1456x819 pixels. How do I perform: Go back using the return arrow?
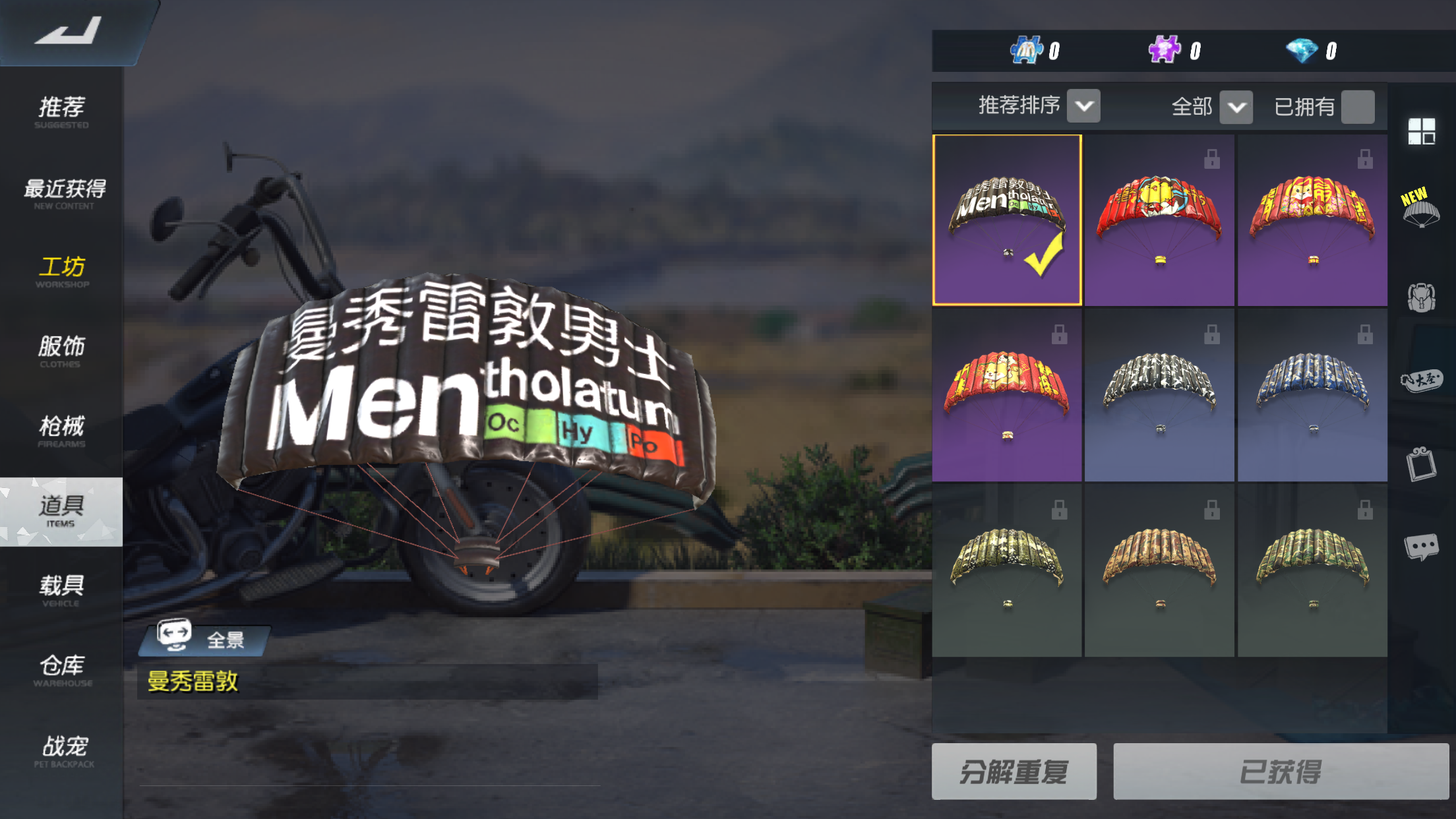pos(69,31)
